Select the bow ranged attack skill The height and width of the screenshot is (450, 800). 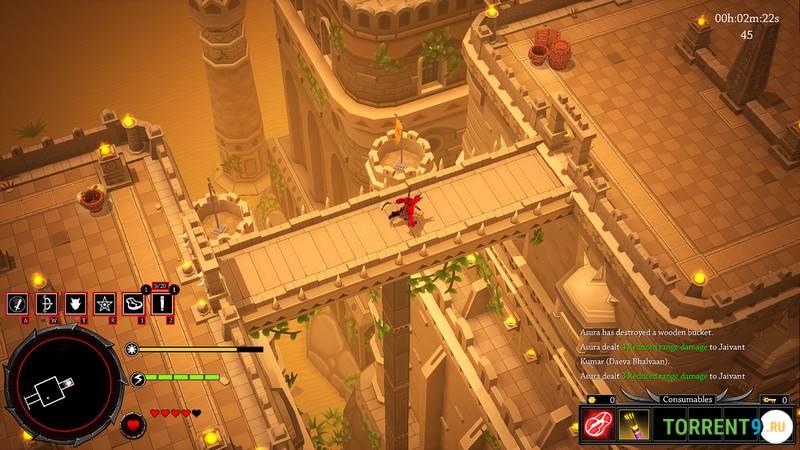pyautogui.click(x=46, y=303)
